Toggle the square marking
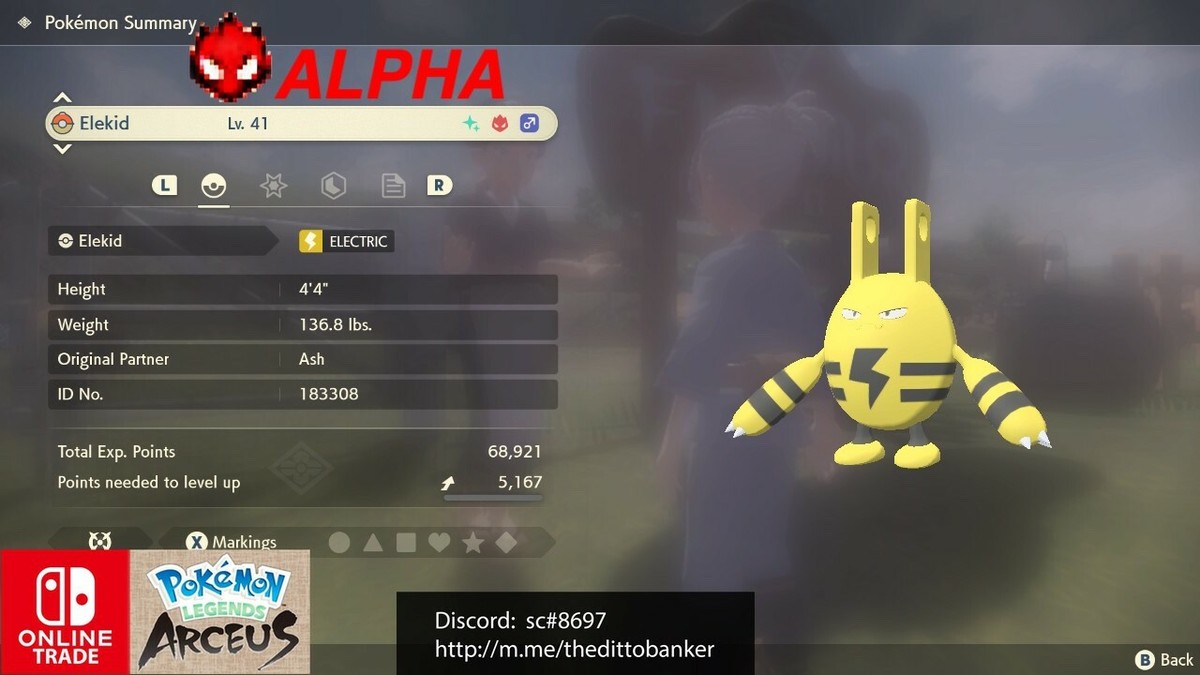Viewport: 1200px width, 675px height. tap(406, 542)
